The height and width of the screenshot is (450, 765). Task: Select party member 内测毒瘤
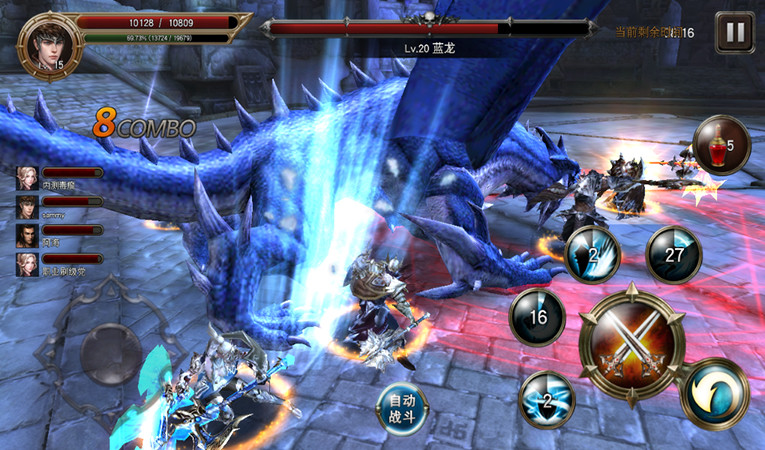pos(27,178)
